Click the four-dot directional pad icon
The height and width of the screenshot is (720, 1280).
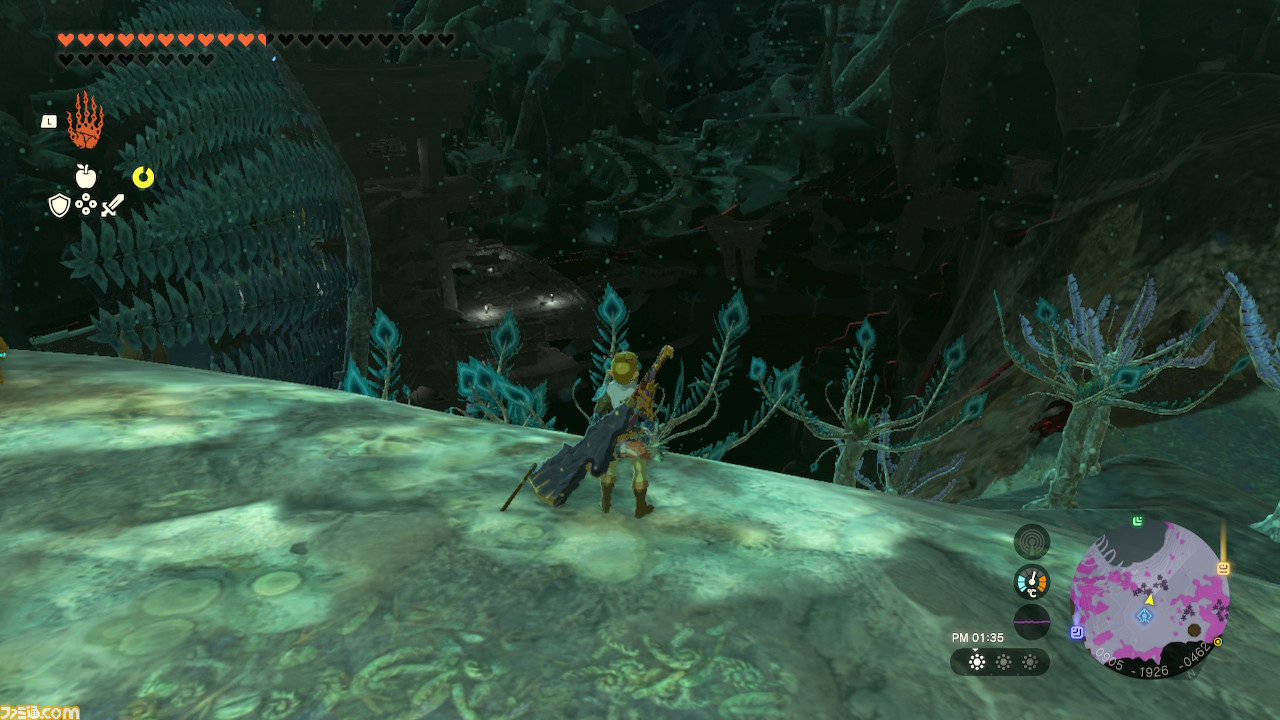pyautogui.click(x=86, y=205)
